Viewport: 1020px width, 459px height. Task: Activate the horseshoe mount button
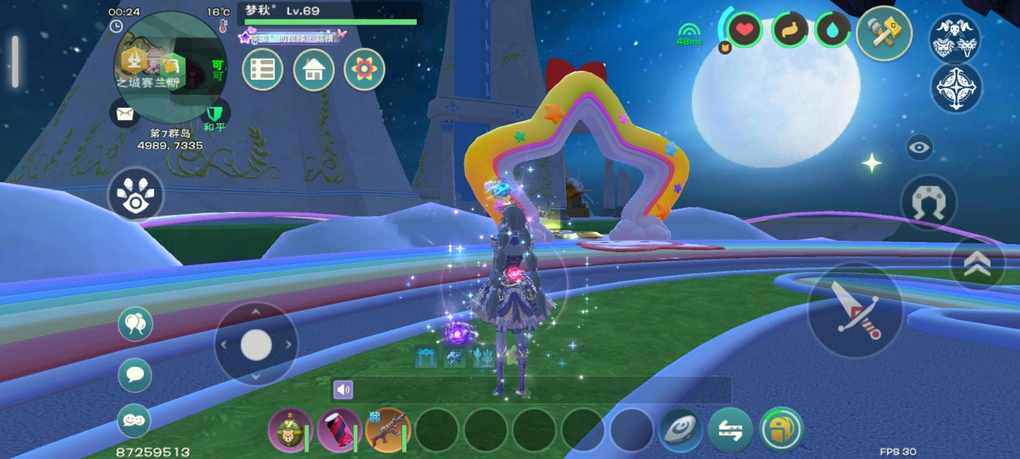tap(929, 203)
